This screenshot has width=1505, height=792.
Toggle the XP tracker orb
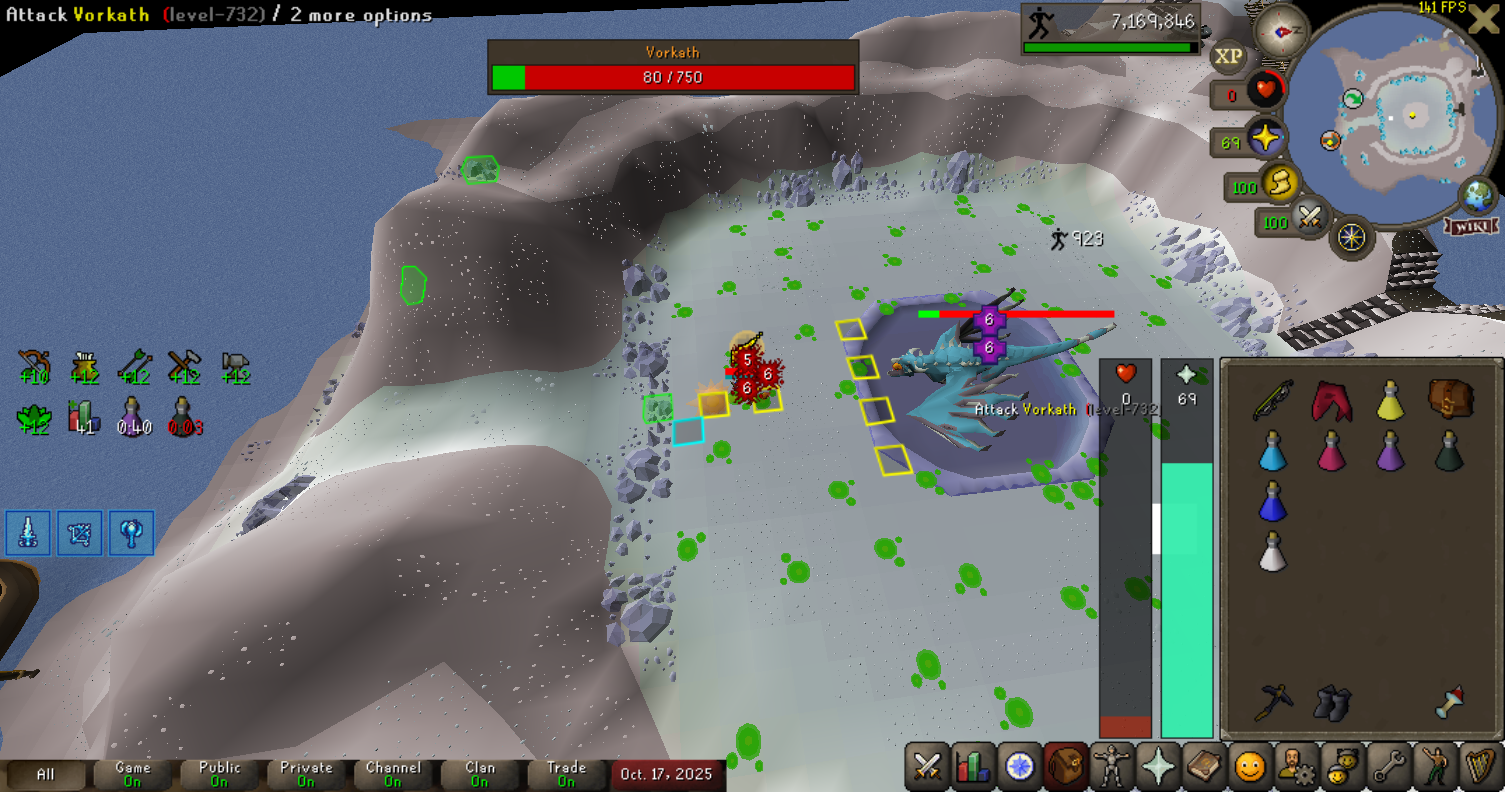click(1229, 57)
